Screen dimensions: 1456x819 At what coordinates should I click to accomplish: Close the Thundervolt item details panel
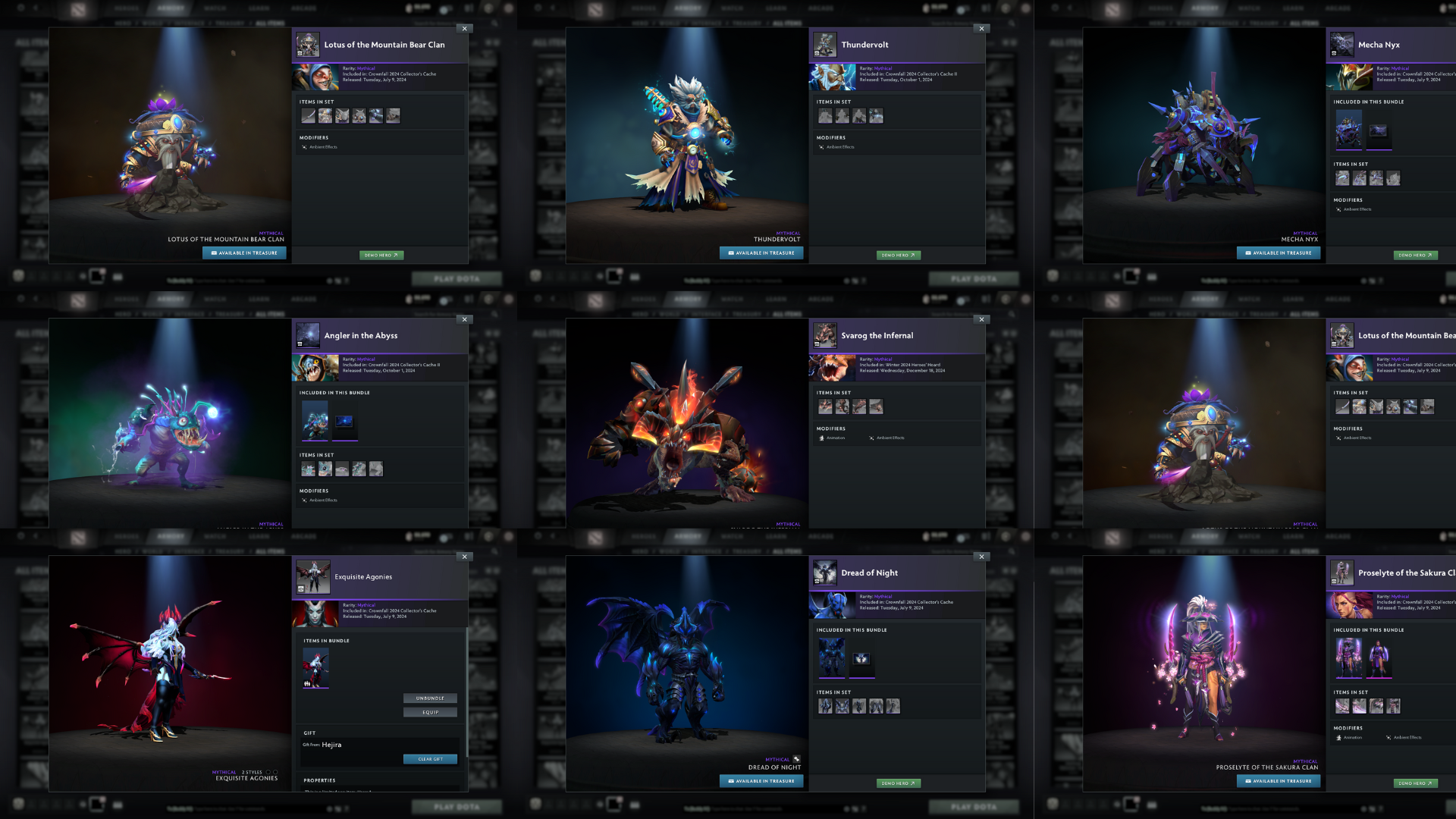982,29
